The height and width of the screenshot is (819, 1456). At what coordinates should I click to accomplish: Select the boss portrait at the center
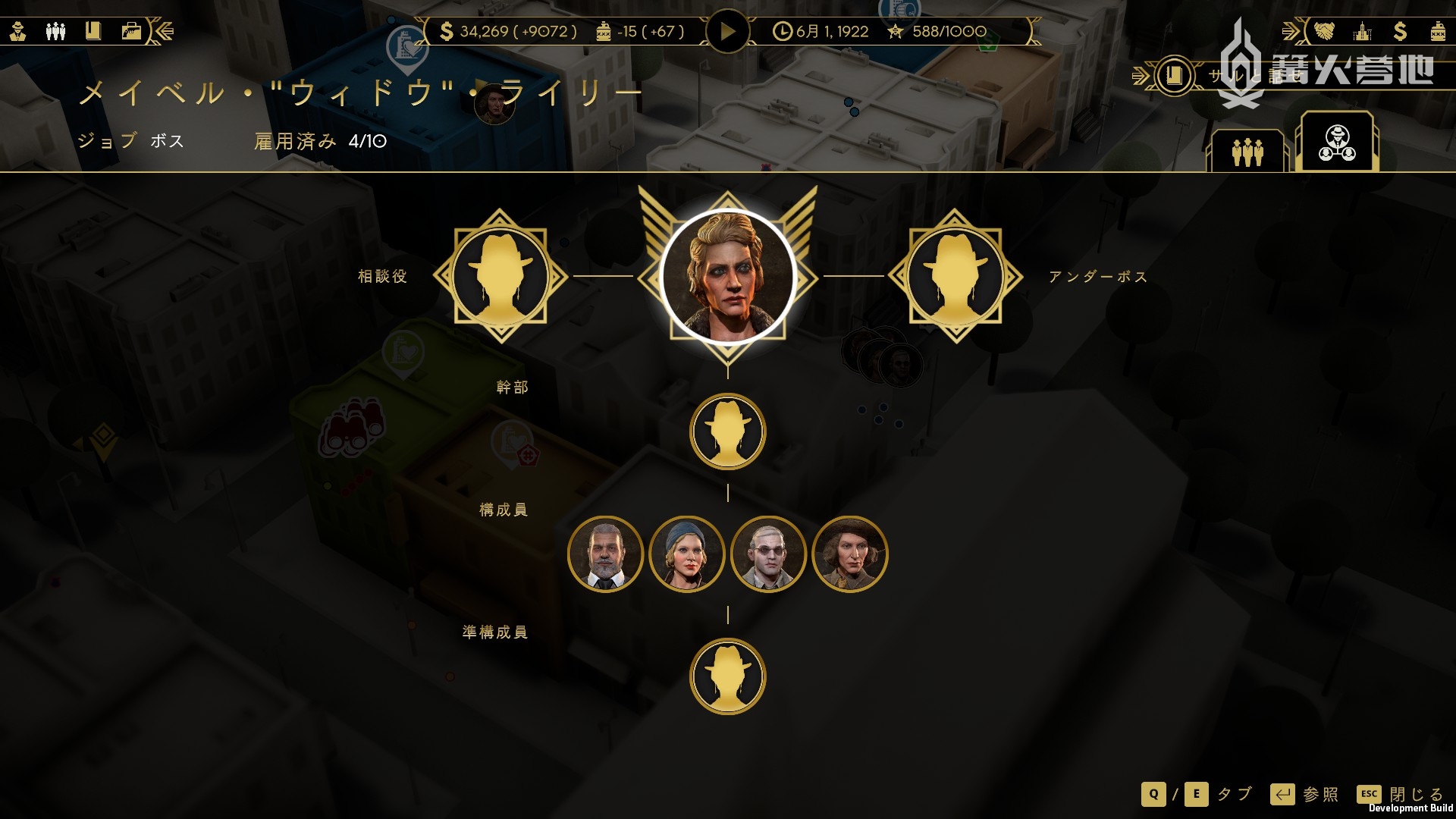(728, 277)
